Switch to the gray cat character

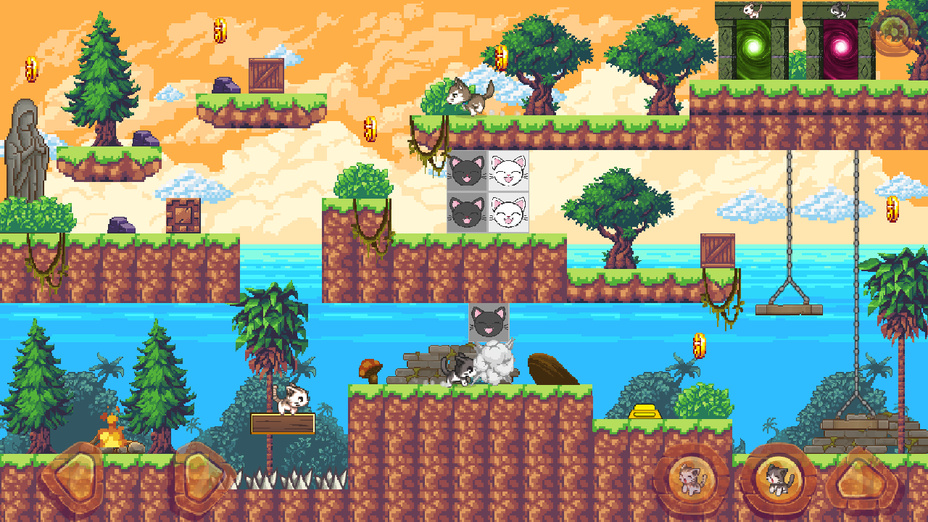pos(776,479)
